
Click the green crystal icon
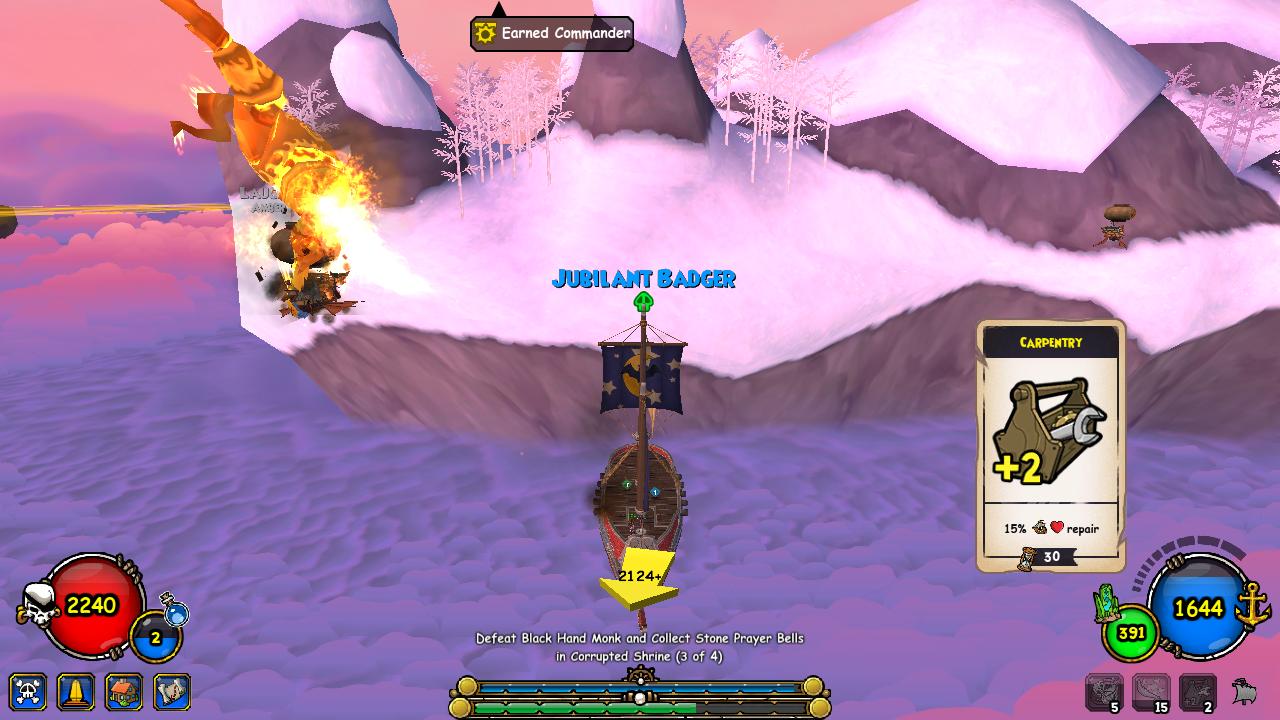pyautogui.click(x=1106, y=602)
